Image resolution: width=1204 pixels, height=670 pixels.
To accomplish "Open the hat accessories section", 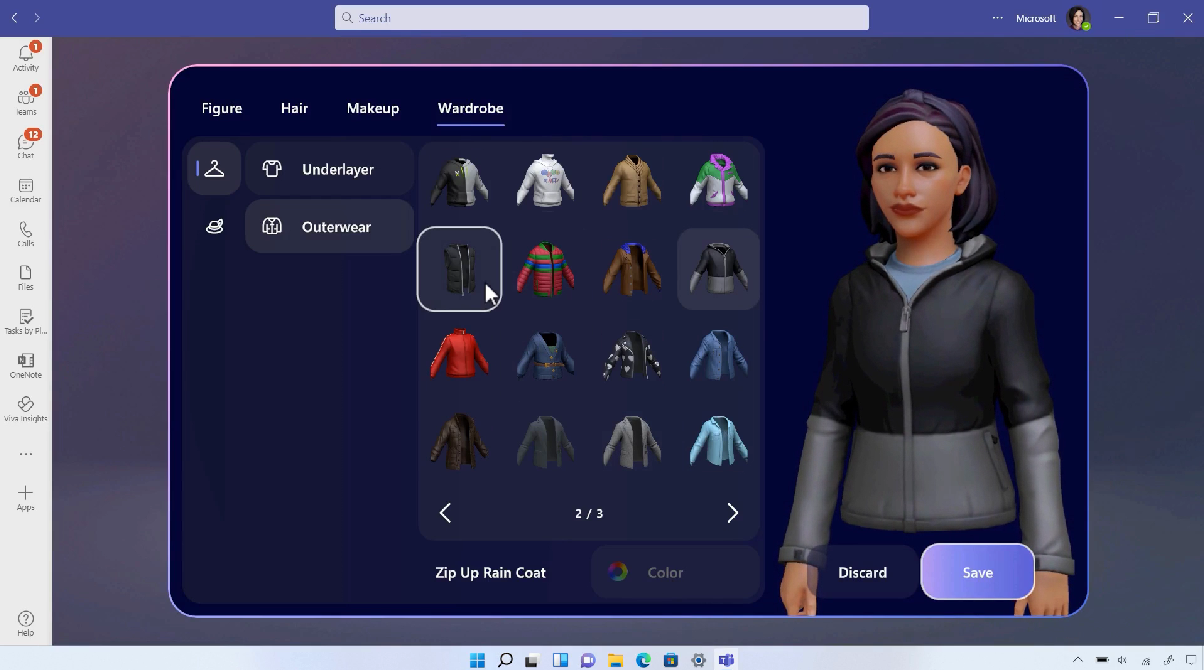I will tap(214, 227).
